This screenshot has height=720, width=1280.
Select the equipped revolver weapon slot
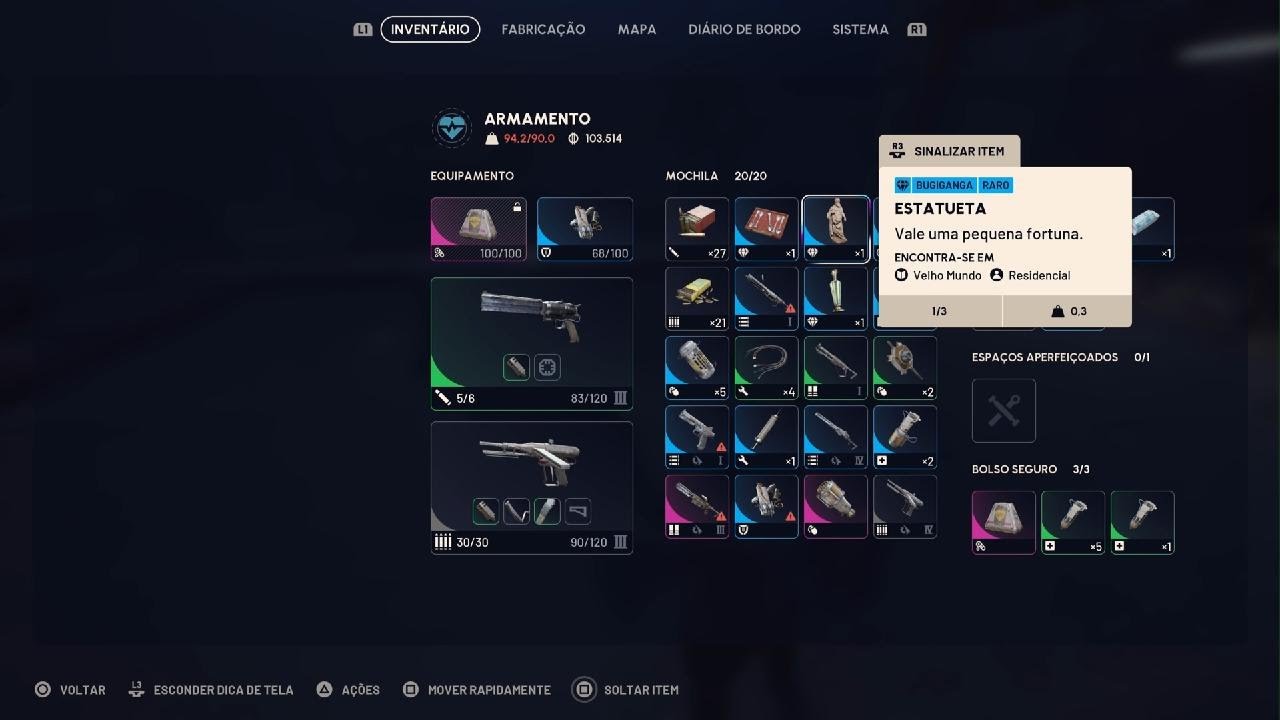(x=531, y=344)
